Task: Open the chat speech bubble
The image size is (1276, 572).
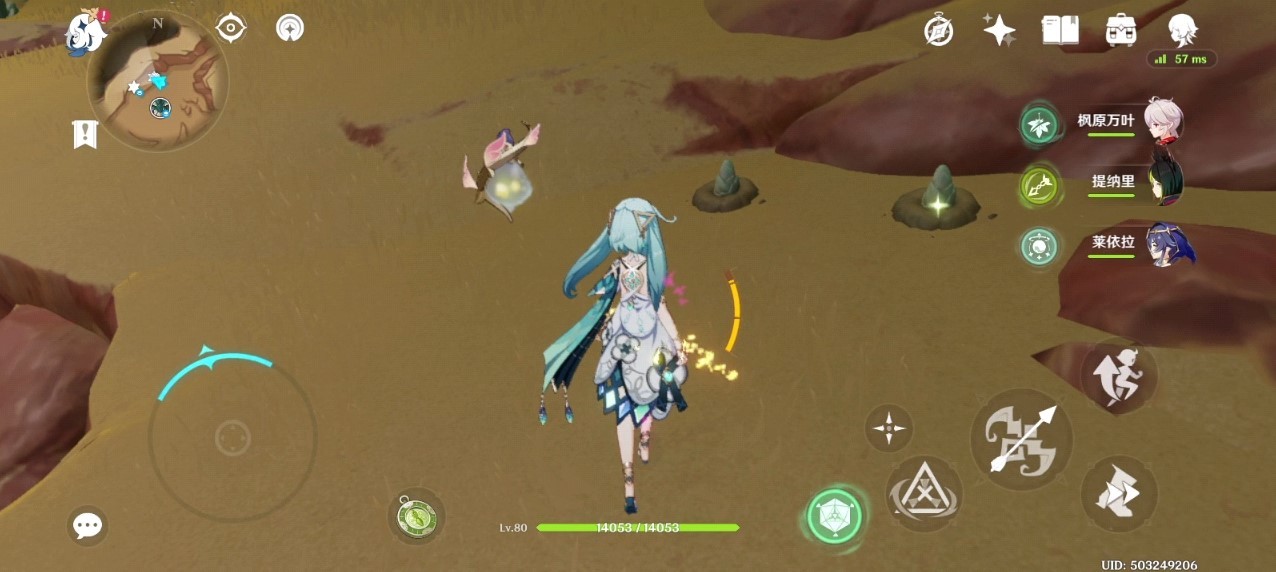Action: point(88,525)
